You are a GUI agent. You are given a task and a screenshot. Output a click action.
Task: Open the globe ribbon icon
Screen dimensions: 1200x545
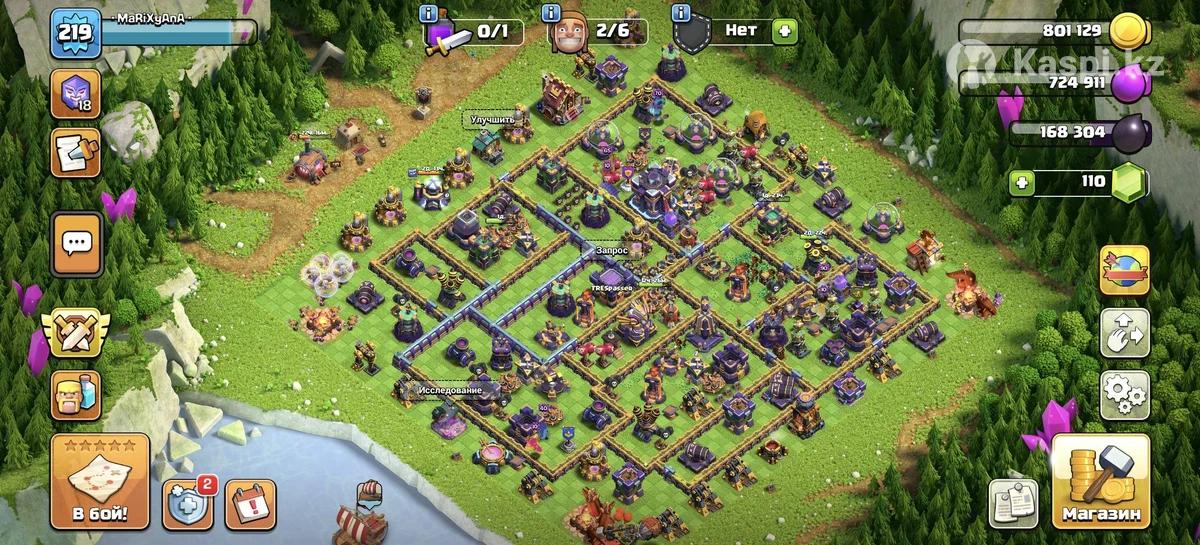coord(1125,271)
